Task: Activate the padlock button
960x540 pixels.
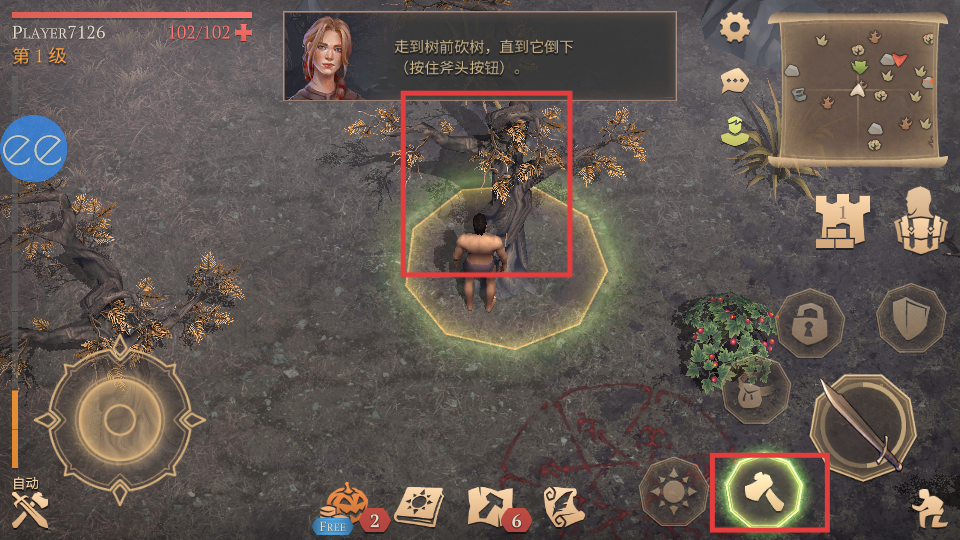Action: pyautogui.click(x=810, y=322)
